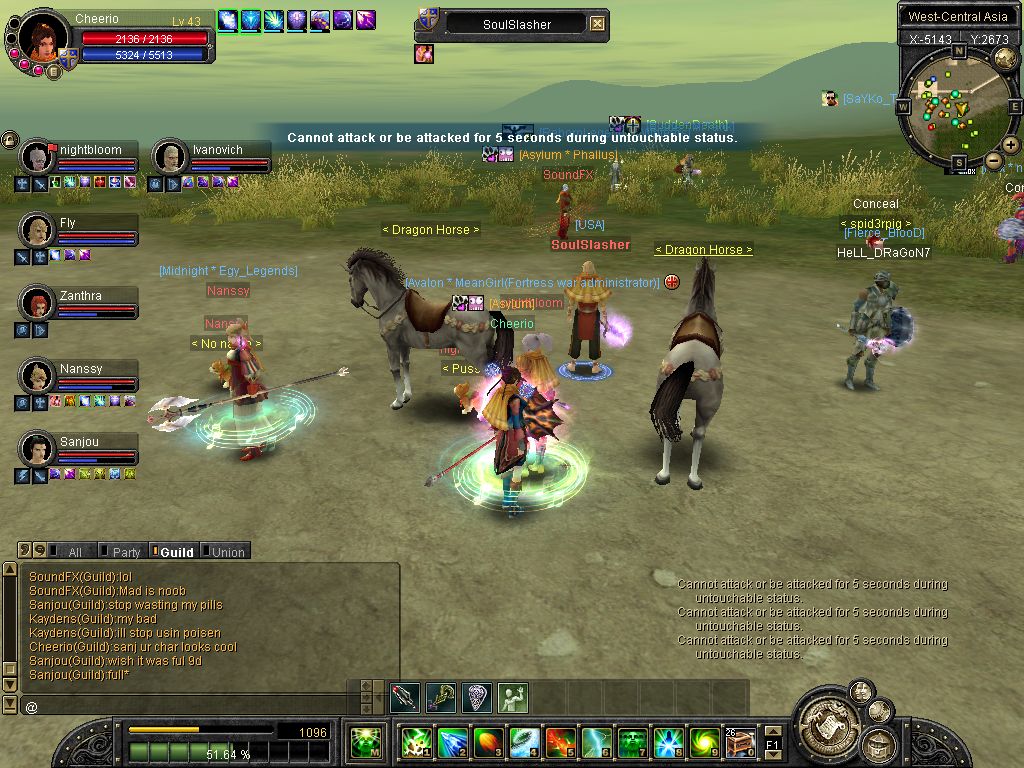The width and height of the screenshot is (1024, 768).
Task: Click the chat message input field
Action: click(x=190, y=706)
